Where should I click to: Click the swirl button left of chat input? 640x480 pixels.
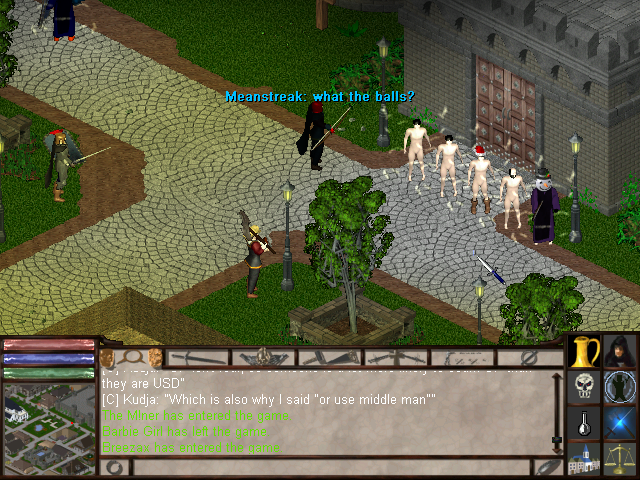(112, 467)
